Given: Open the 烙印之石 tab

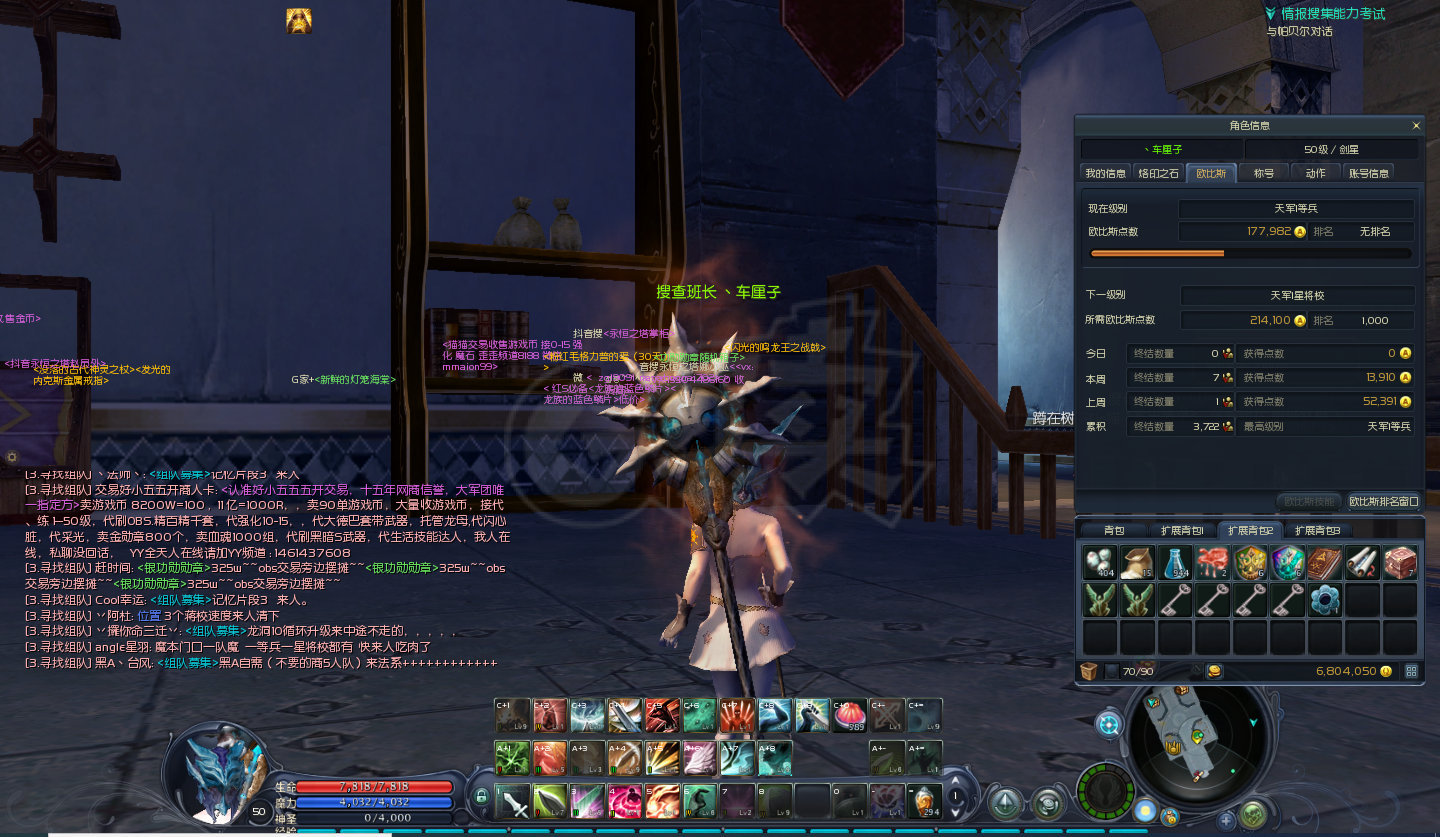Looking at the screenshot, I should 1159,173.
